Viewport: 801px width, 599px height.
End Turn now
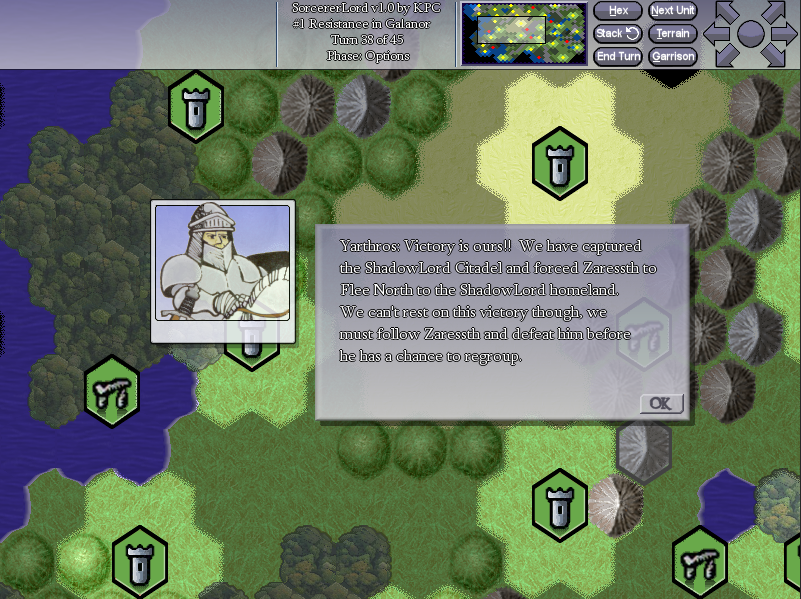tap(618, 57)
